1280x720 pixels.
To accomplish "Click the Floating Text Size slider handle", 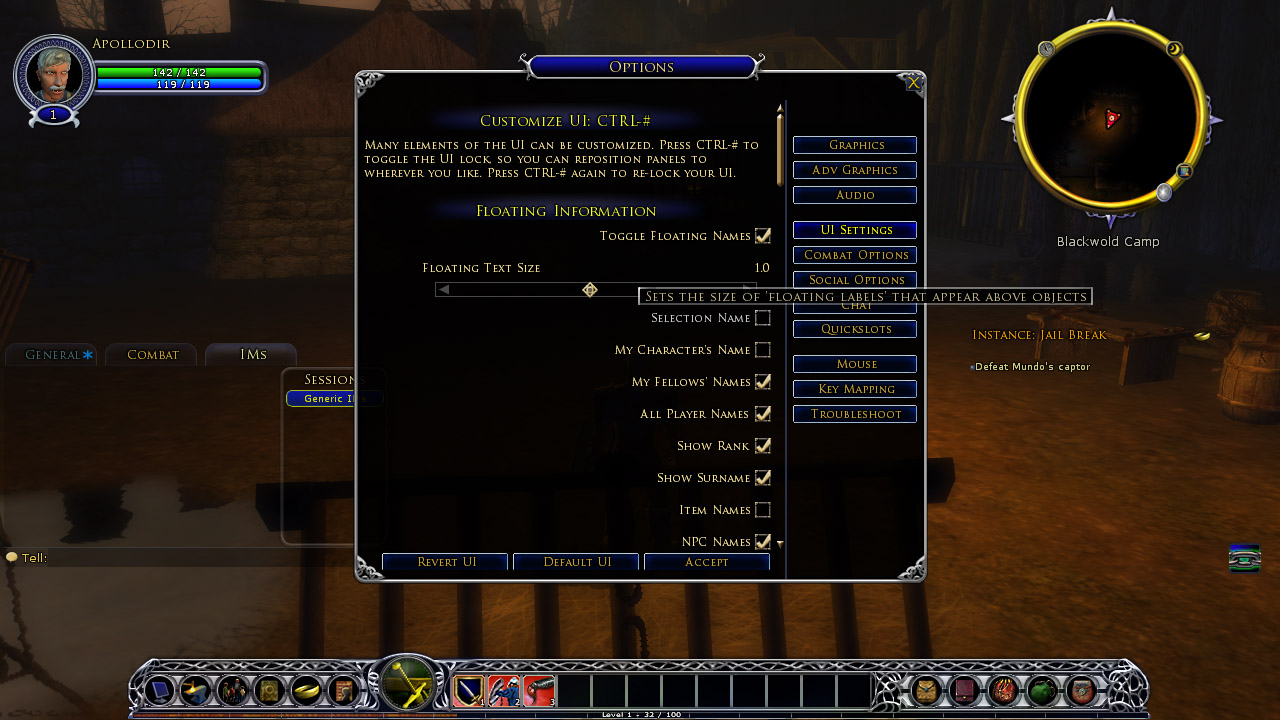I will coord(590,290).
